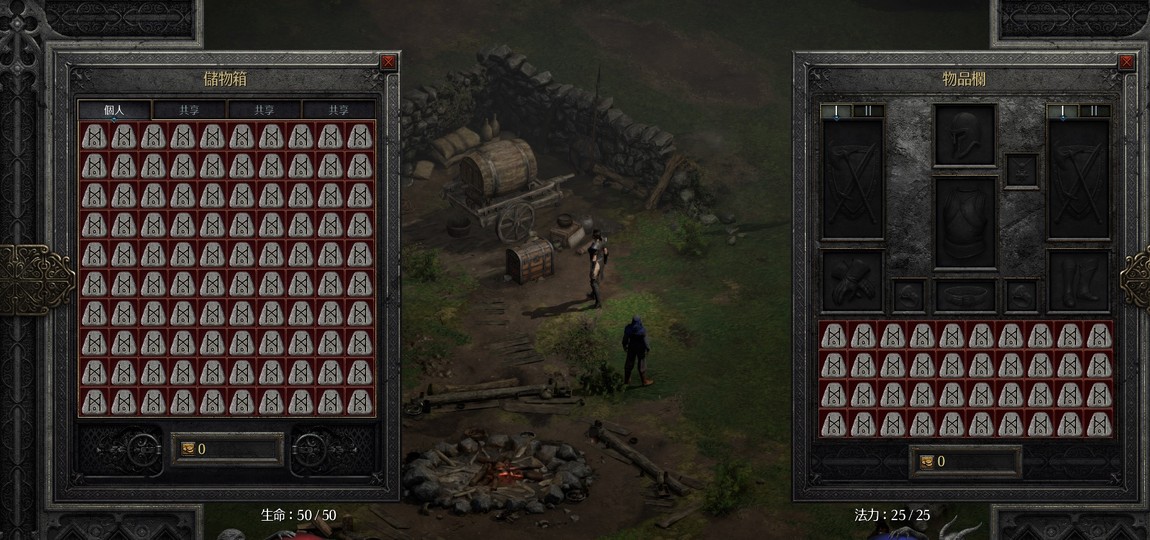Viewport: 1150px width, 540px height.
Task: Close the 儲物箱 stash window
Action: point(388,62)
